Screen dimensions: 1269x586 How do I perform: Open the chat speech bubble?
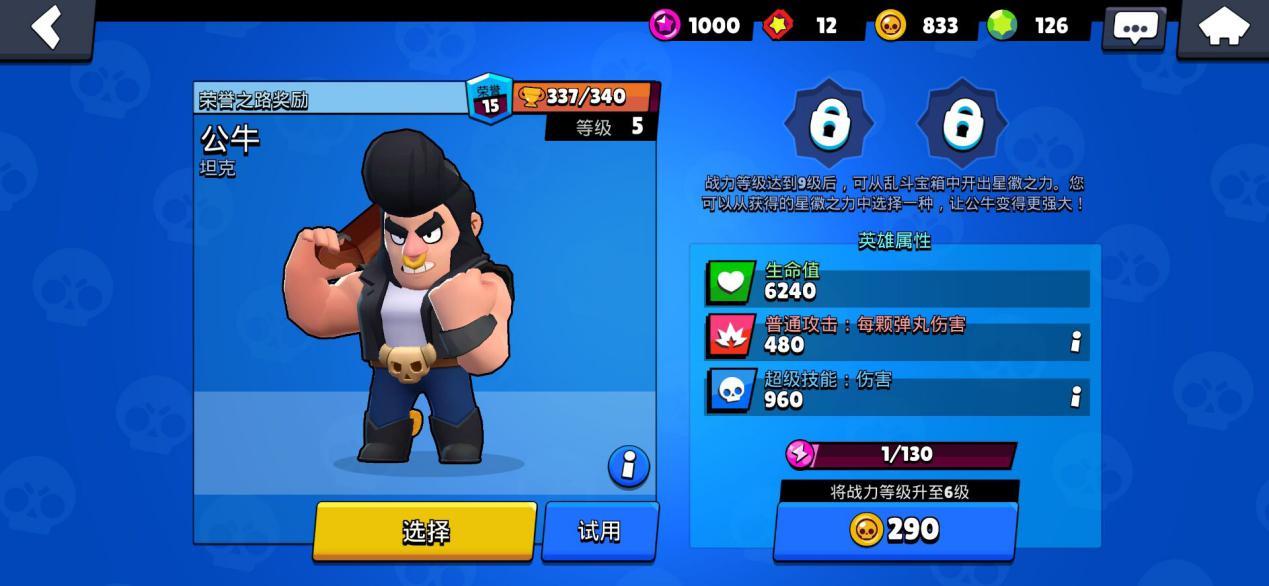1134,27
